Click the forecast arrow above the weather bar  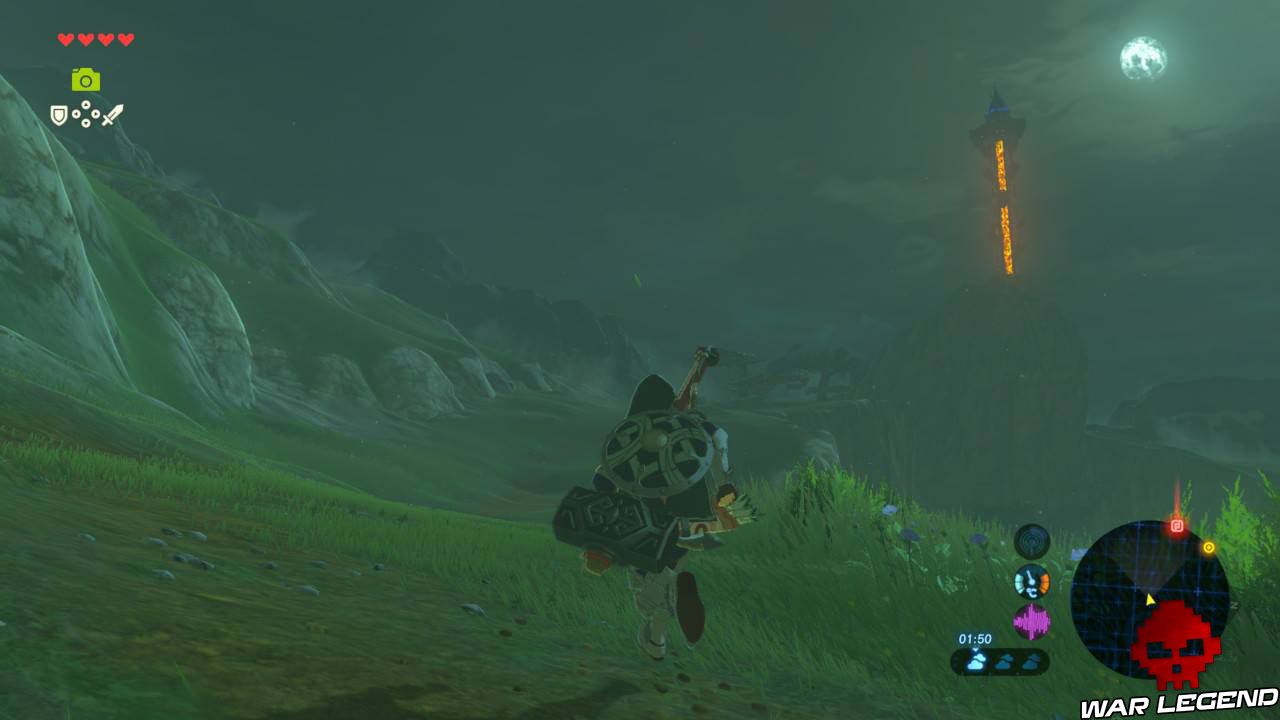pos(975,648)
